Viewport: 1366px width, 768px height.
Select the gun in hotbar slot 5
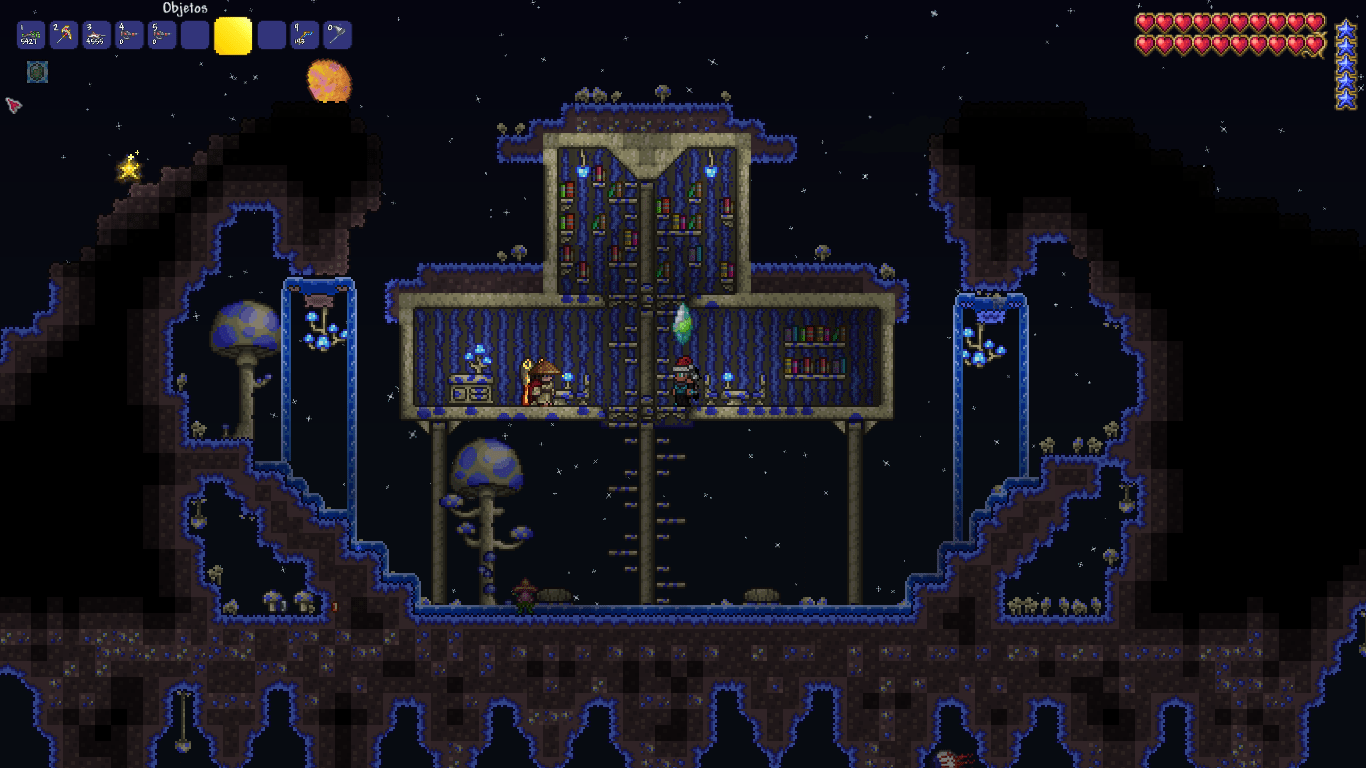163,34
